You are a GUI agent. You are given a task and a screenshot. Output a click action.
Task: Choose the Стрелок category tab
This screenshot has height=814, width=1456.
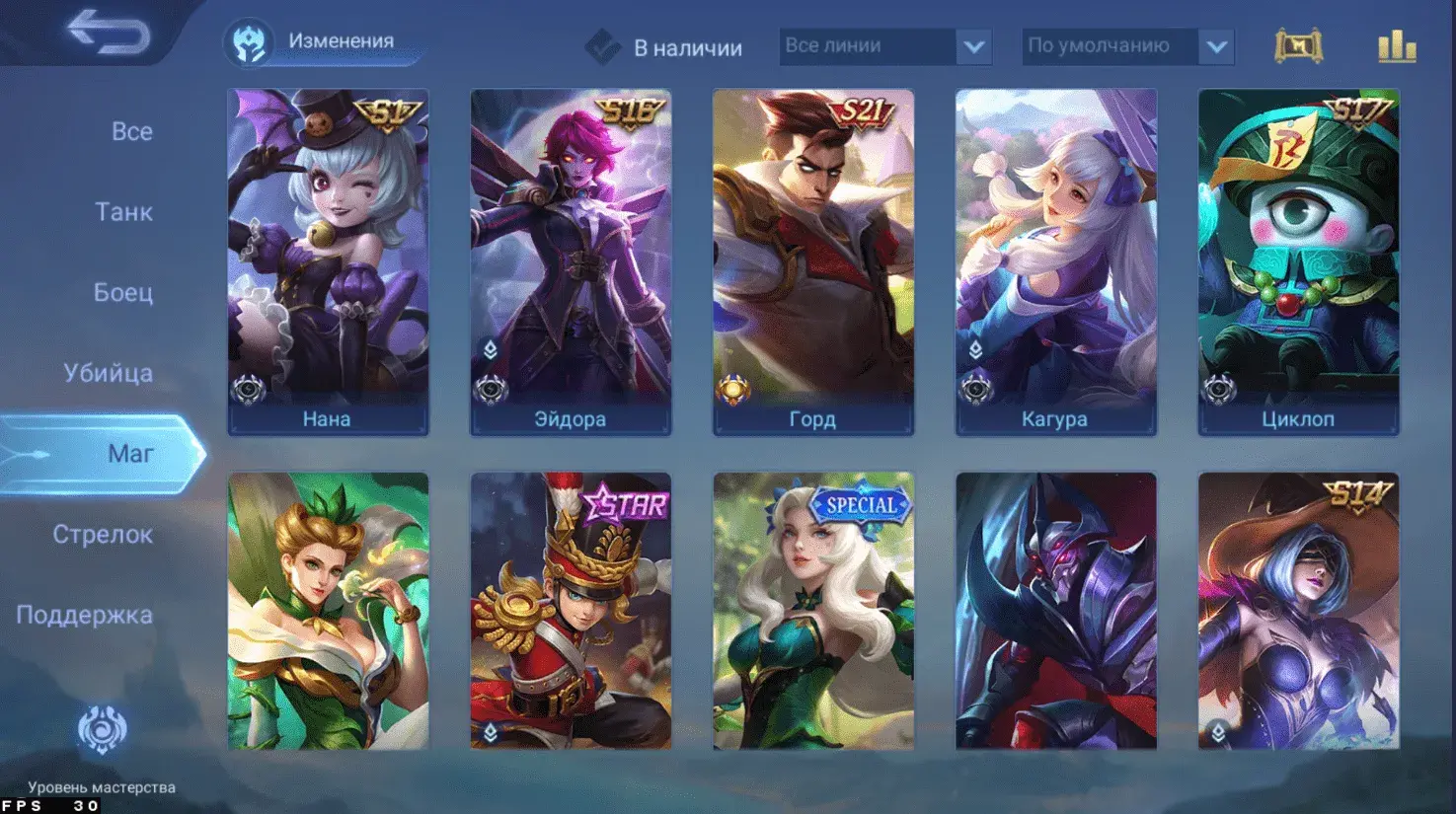point(103,535)
